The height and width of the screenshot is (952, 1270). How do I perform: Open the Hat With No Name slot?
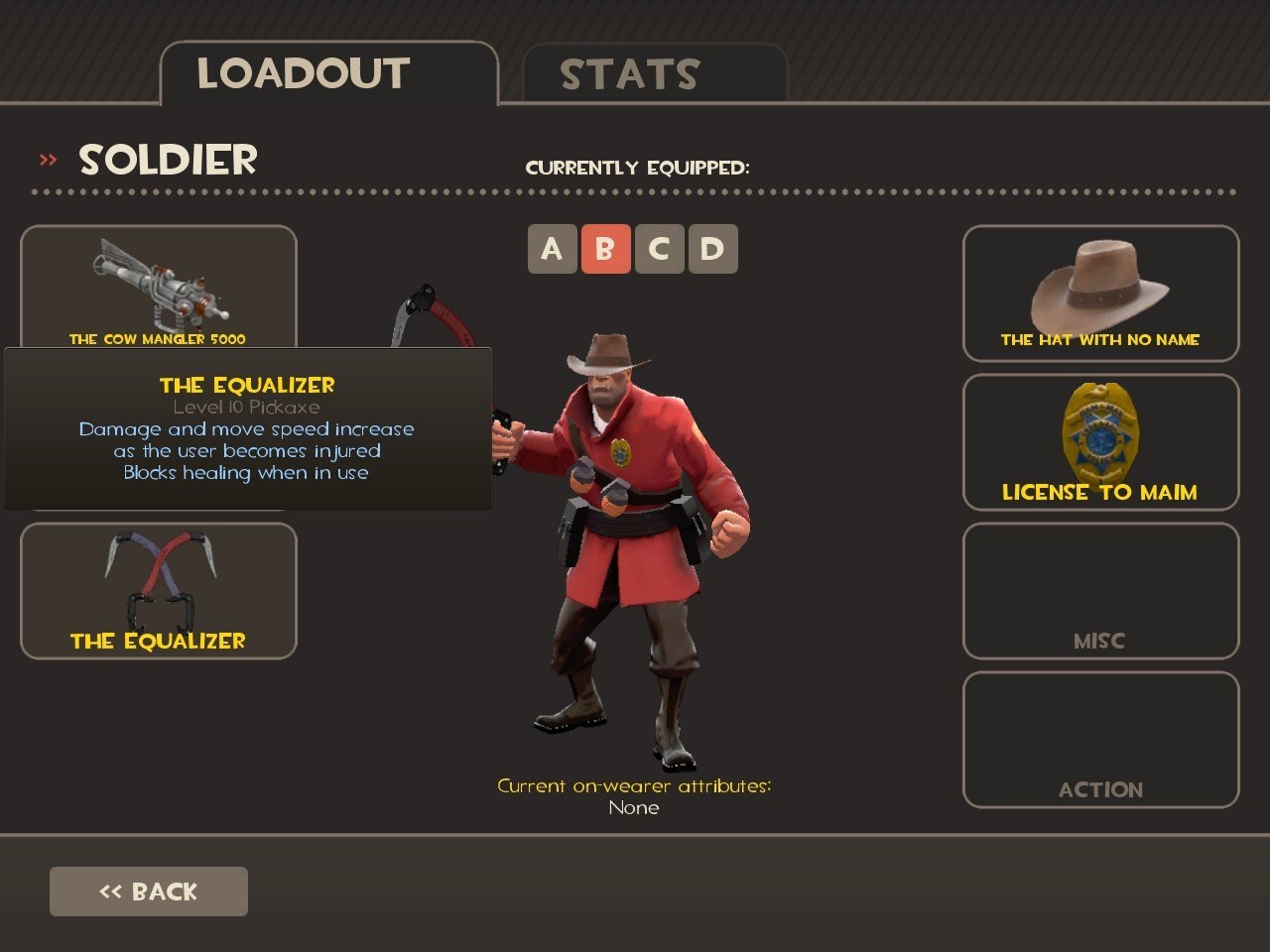(x=1100, y=294)
